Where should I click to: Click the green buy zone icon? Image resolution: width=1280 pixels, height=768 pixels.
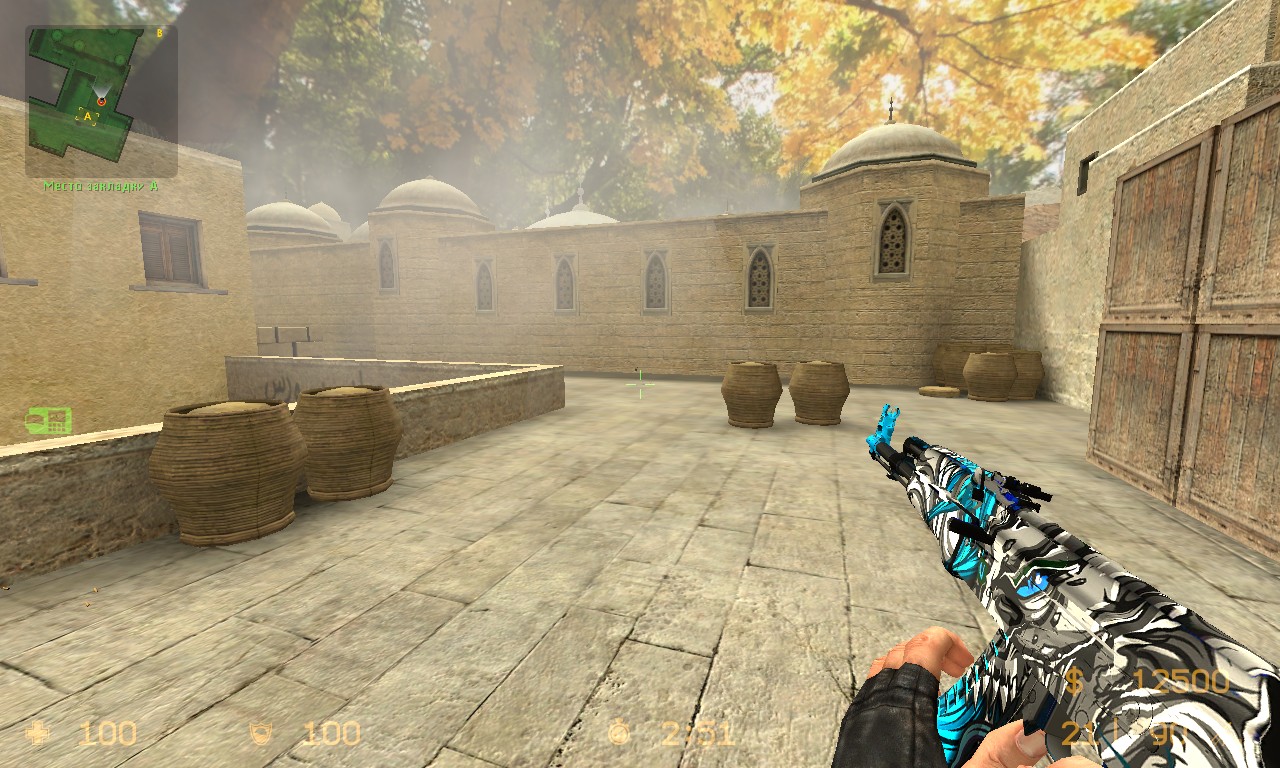(x=48, y=420)
